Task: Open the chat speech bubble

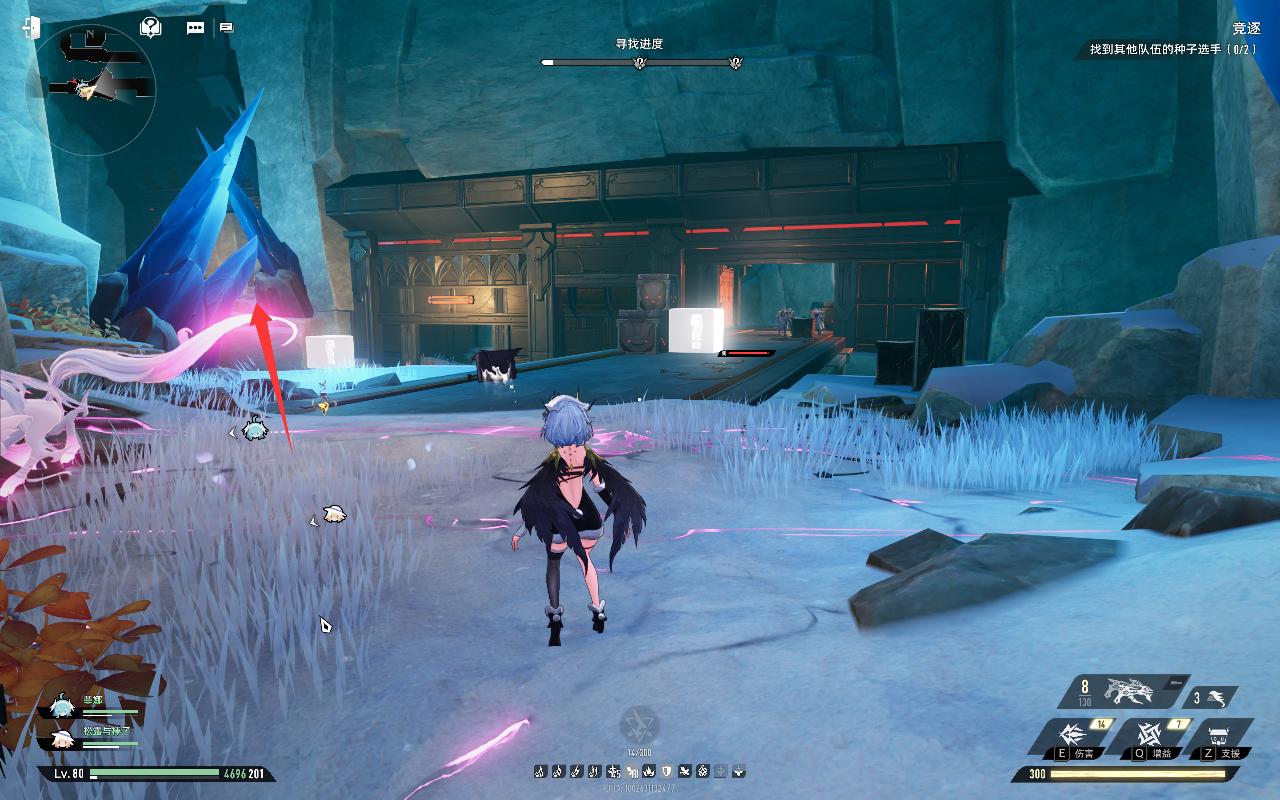Action: [195, 28]
